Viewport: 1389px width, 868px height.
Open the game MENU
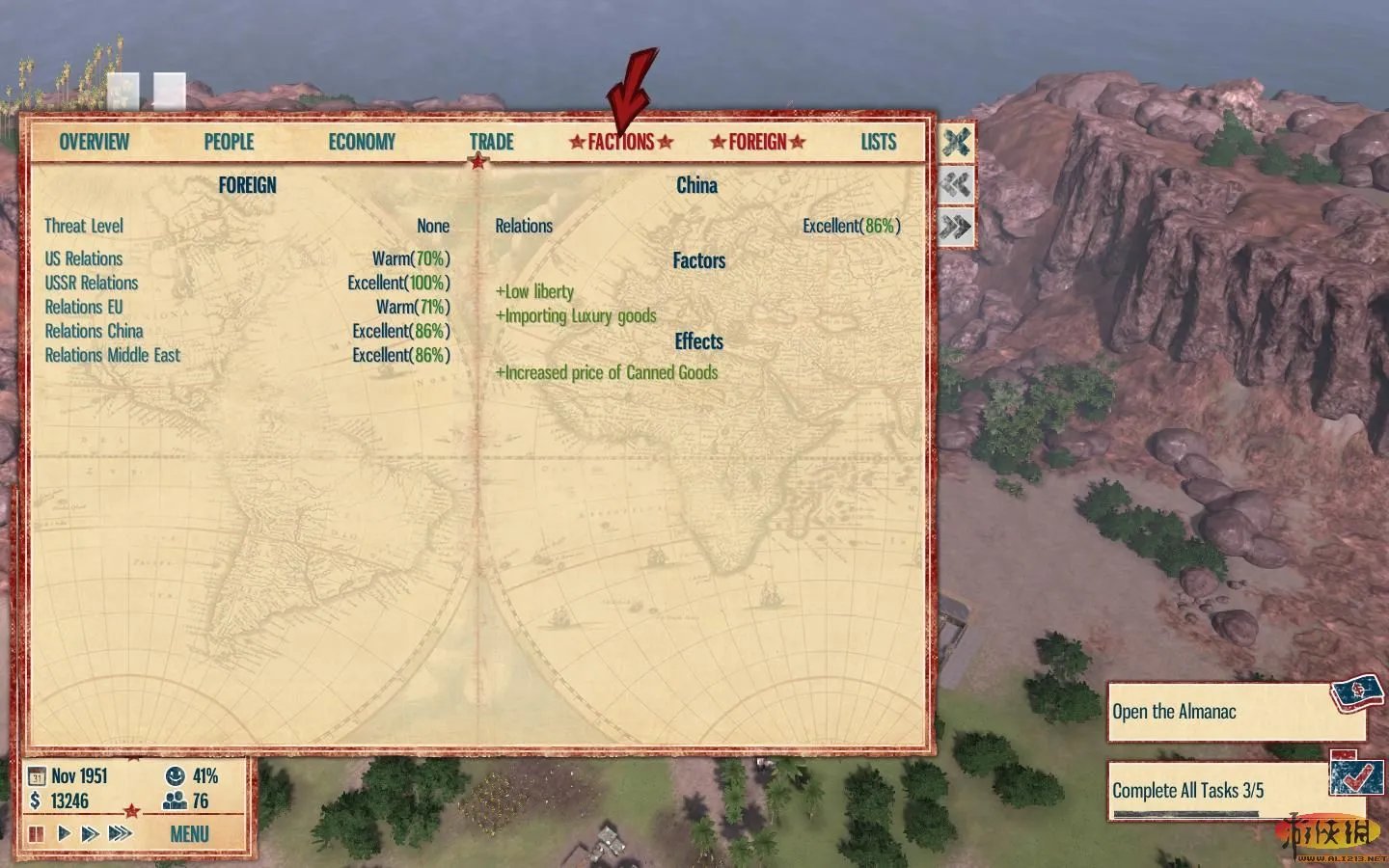point(189,834)
